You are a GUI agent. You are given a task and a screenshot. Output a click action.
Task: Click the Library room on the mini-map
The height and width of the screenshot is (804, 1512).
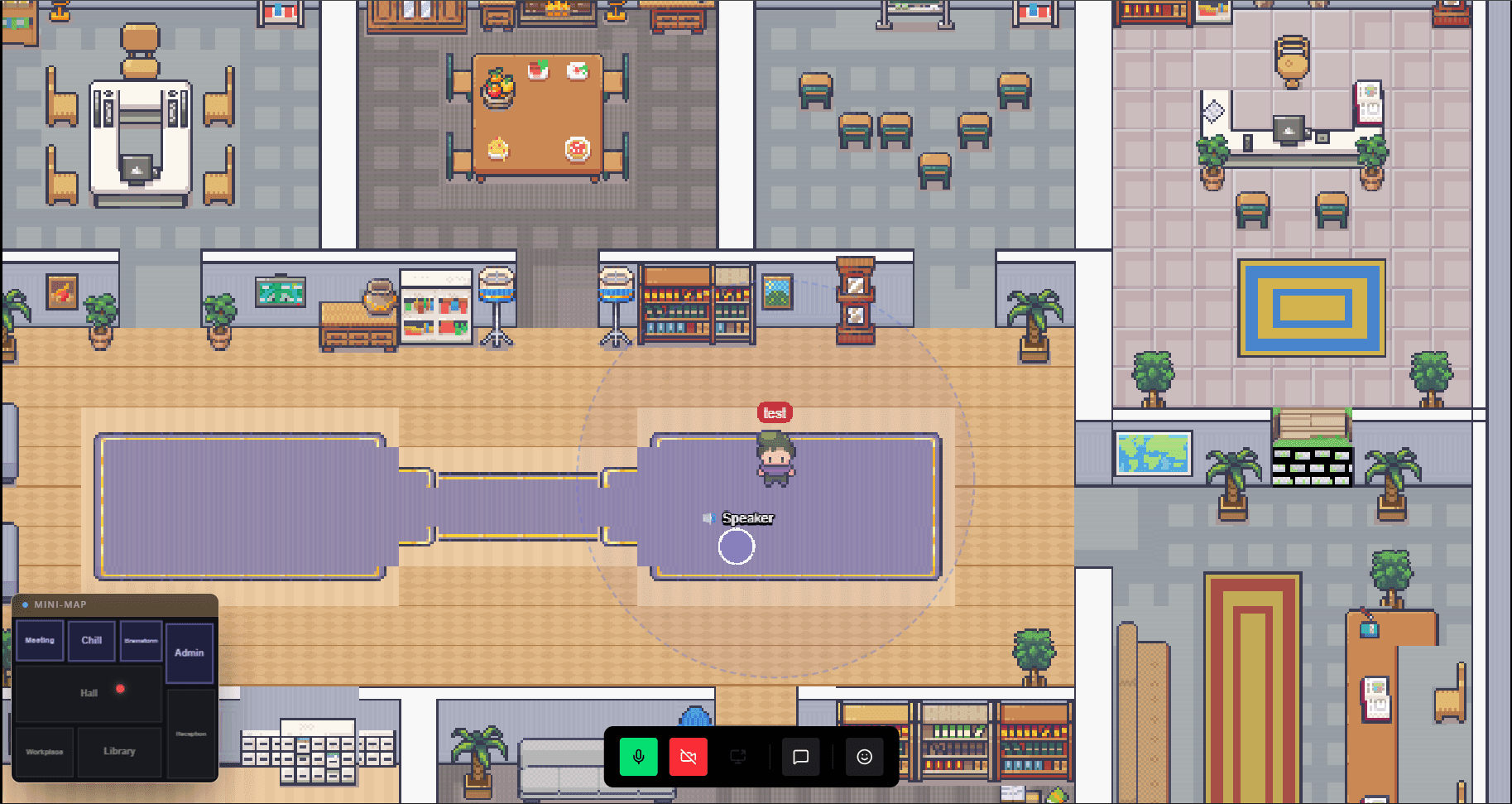(x=119, y=751)
